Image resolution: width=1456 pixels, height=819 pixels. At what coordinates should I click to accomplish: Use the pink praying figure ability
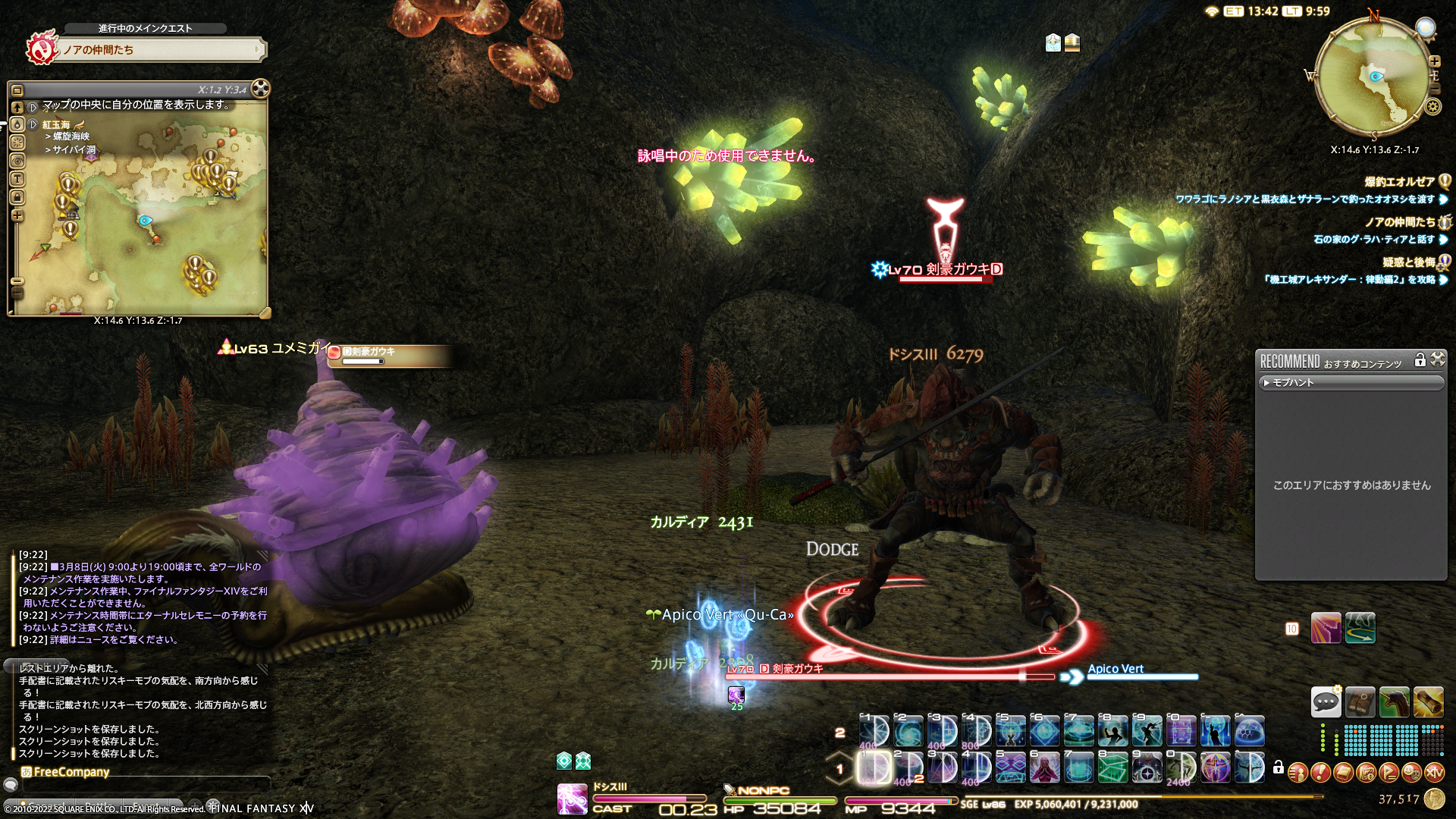(x=1044, y=767)
